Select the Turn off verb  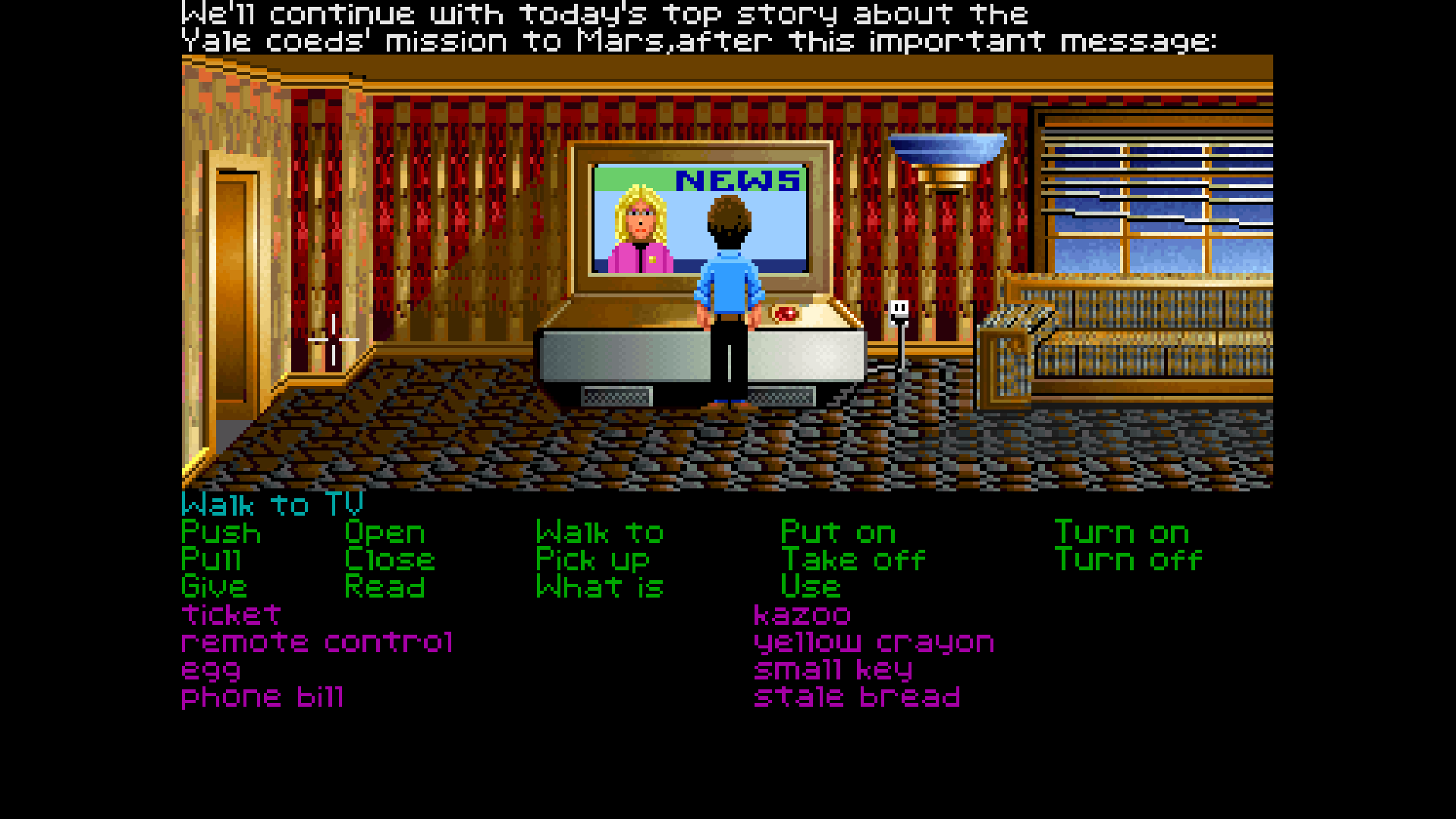tap(1128, 560)
